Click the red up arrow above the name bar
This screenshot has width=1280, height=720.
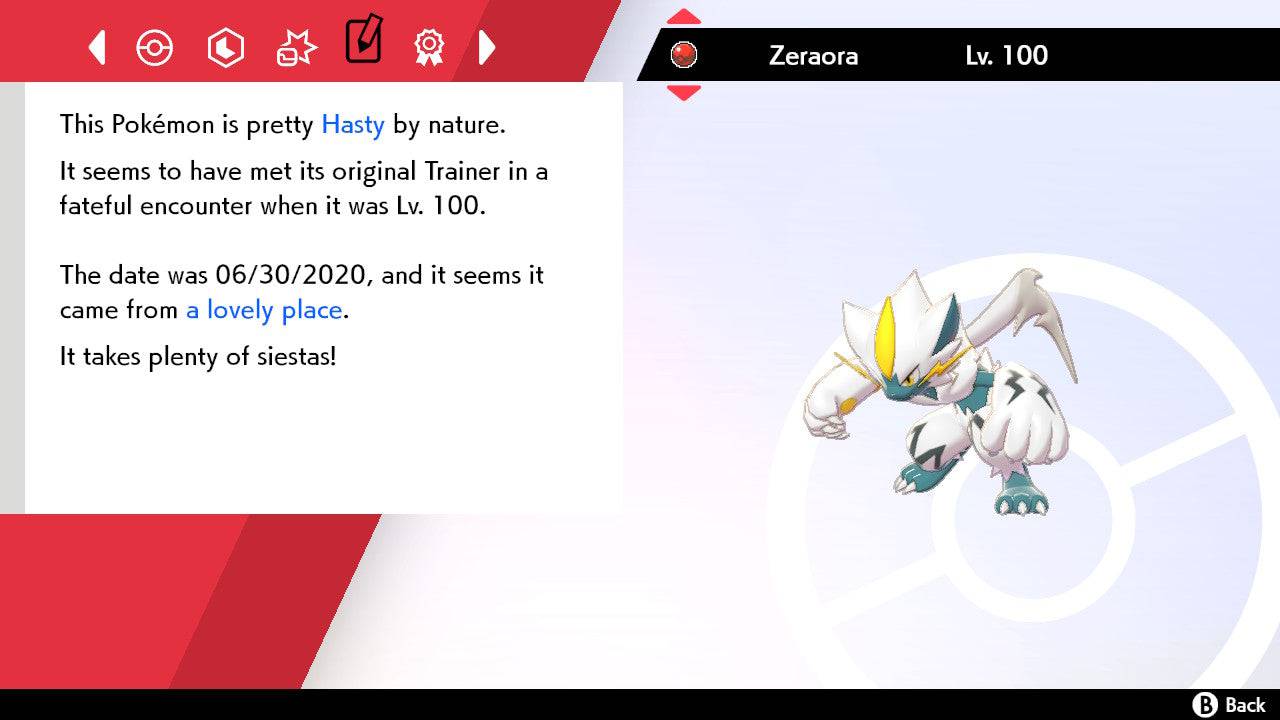coord(683,15)
